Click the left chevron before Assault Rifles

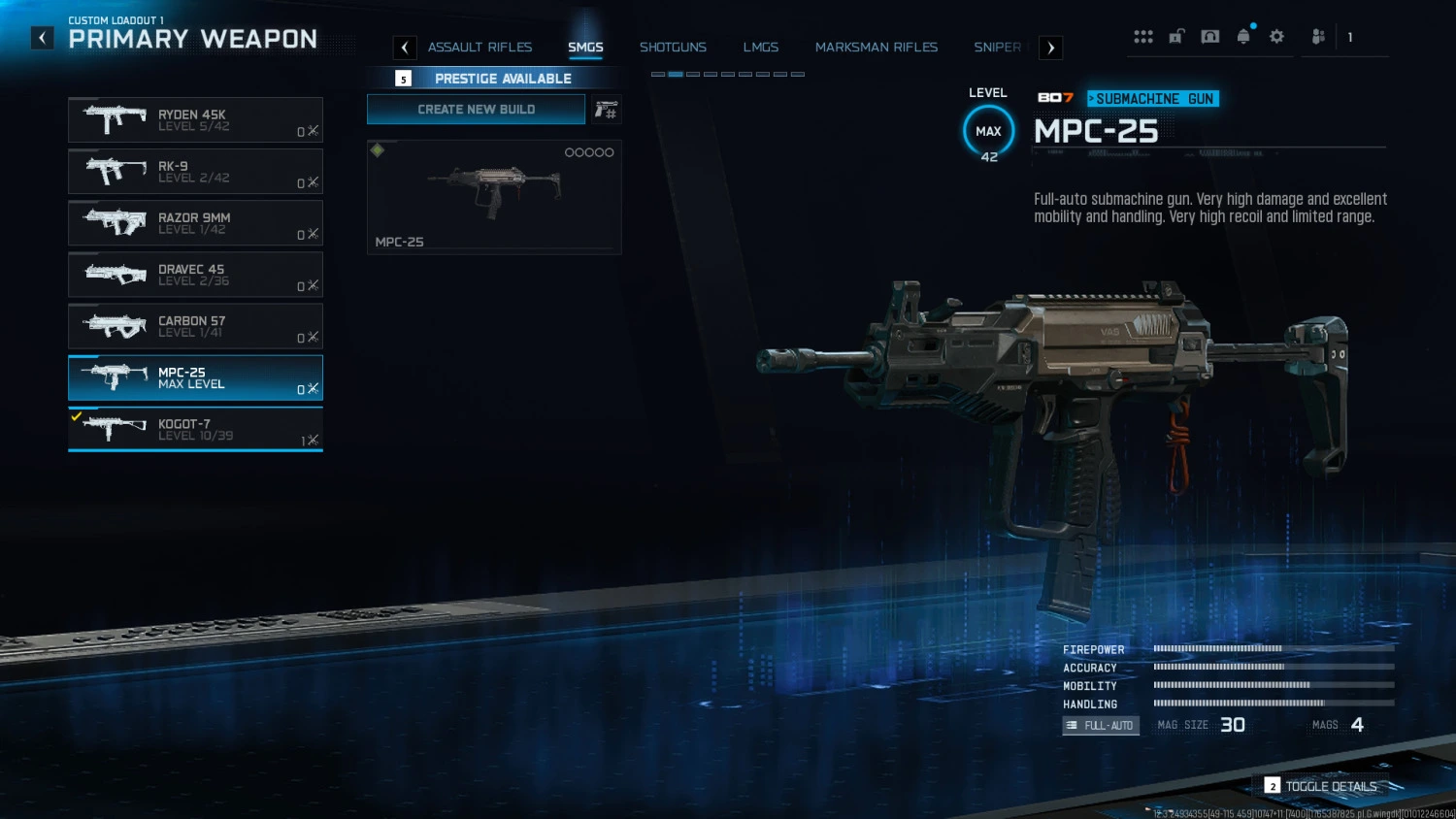[x=404, y=48]
